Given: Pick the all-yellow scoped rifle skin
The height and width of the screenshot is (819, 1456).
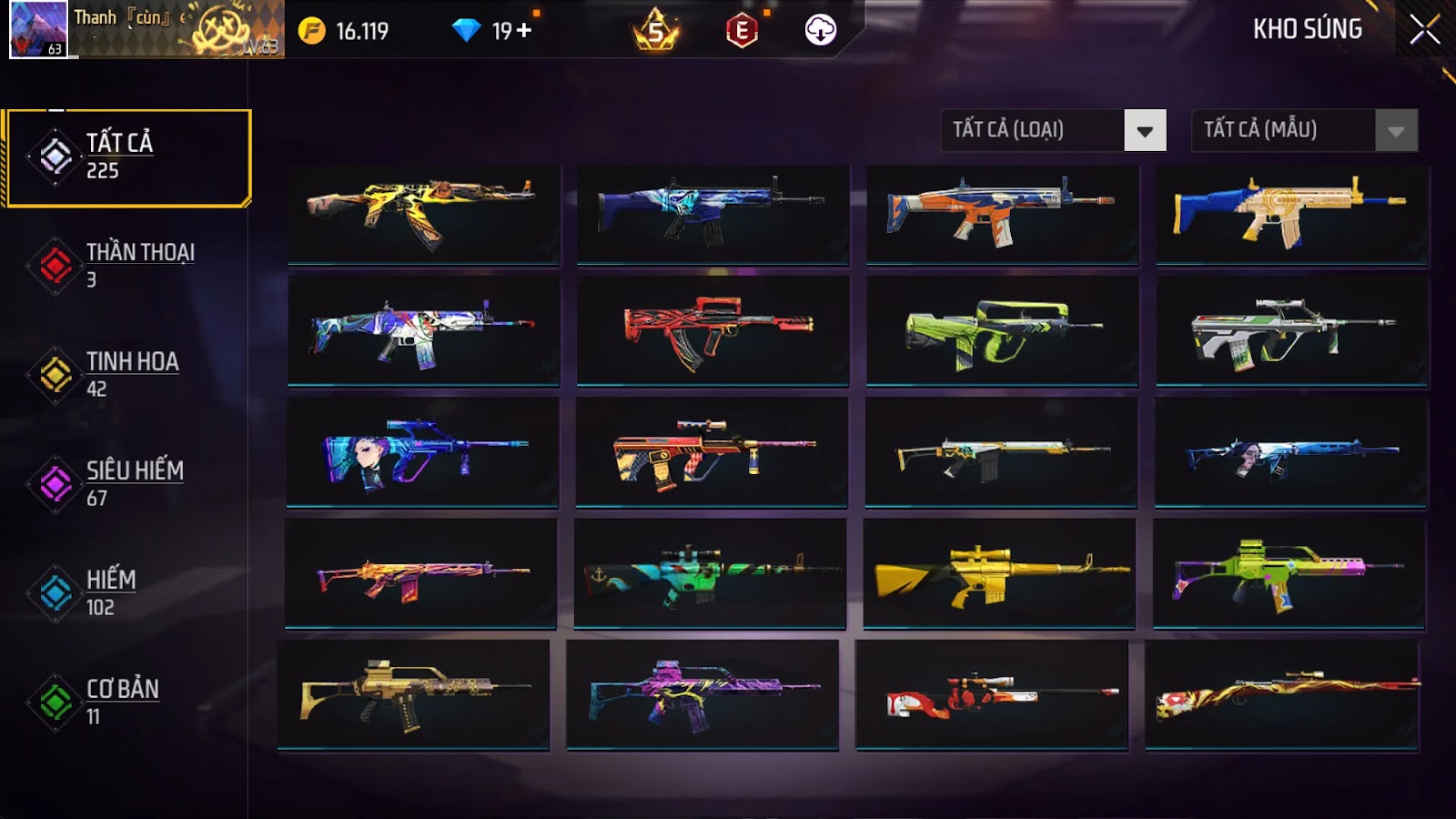Looking at the screenshot, I should pyautogui.click(x=999, y=573).
